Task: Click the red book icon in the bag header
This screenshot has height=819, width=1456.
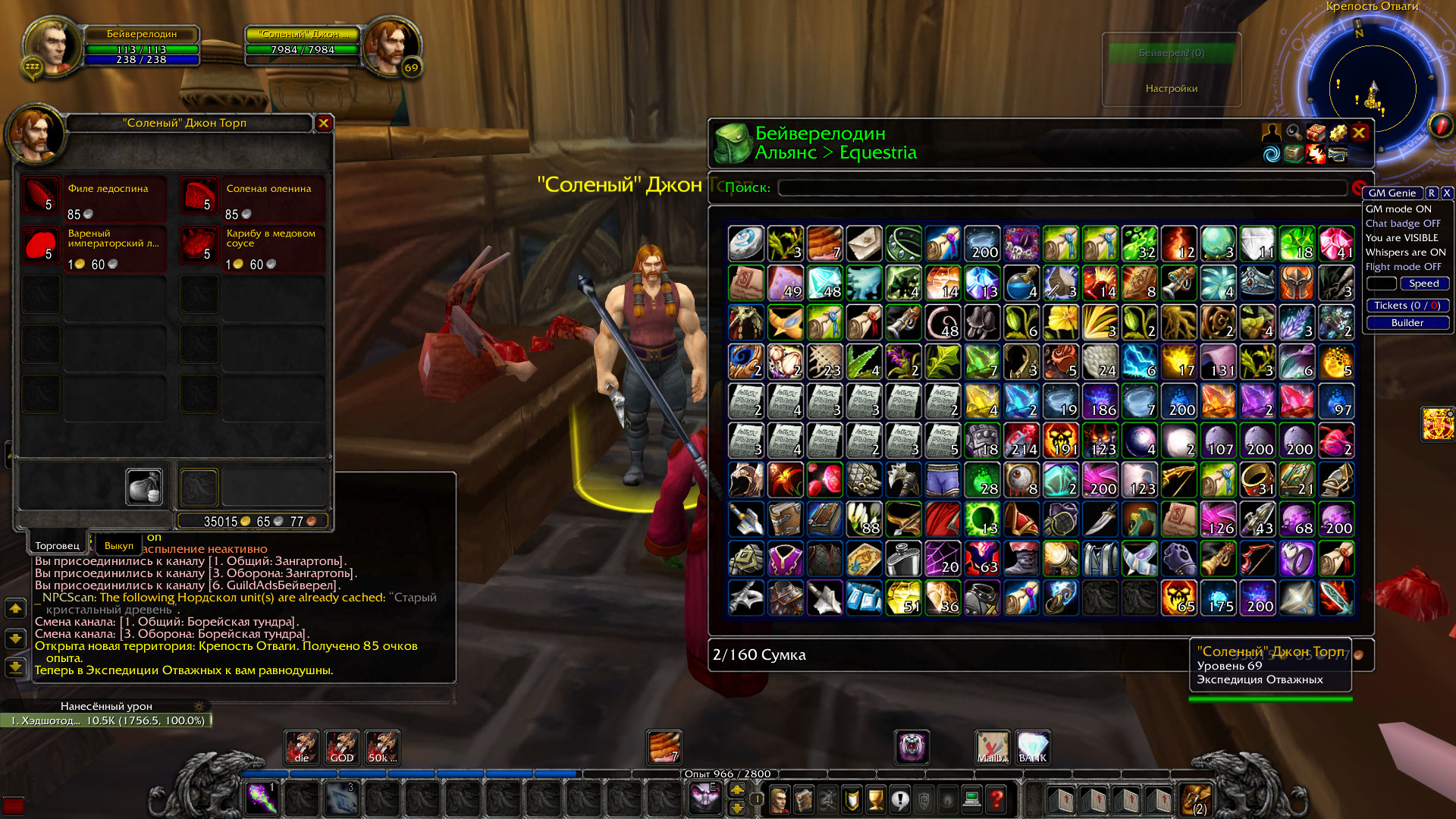Action: pos(1316,133)
